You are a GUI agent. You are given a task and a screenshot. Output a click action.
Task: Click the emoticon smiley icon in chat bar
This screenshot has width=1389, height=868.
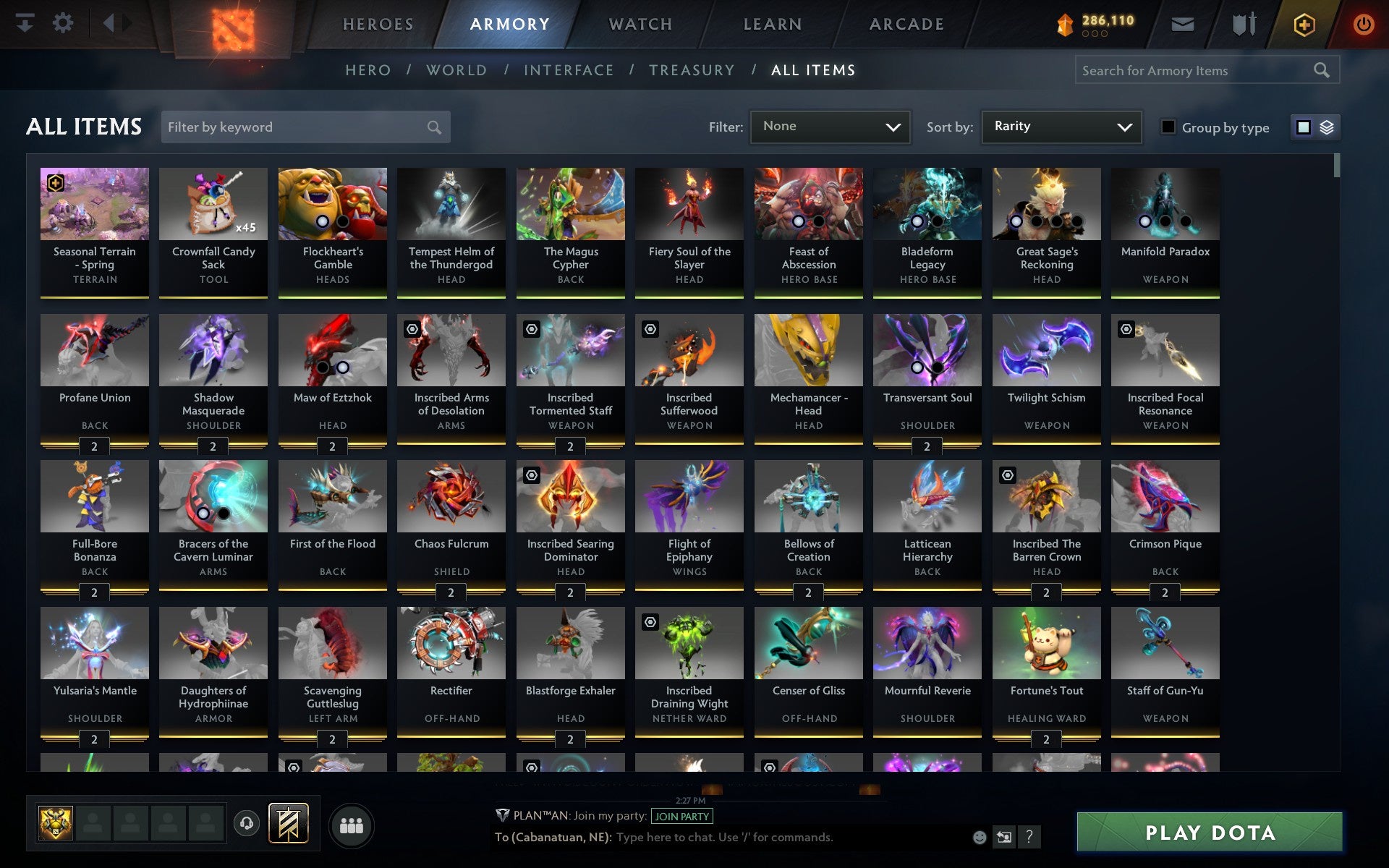click(x=981, y=838)
